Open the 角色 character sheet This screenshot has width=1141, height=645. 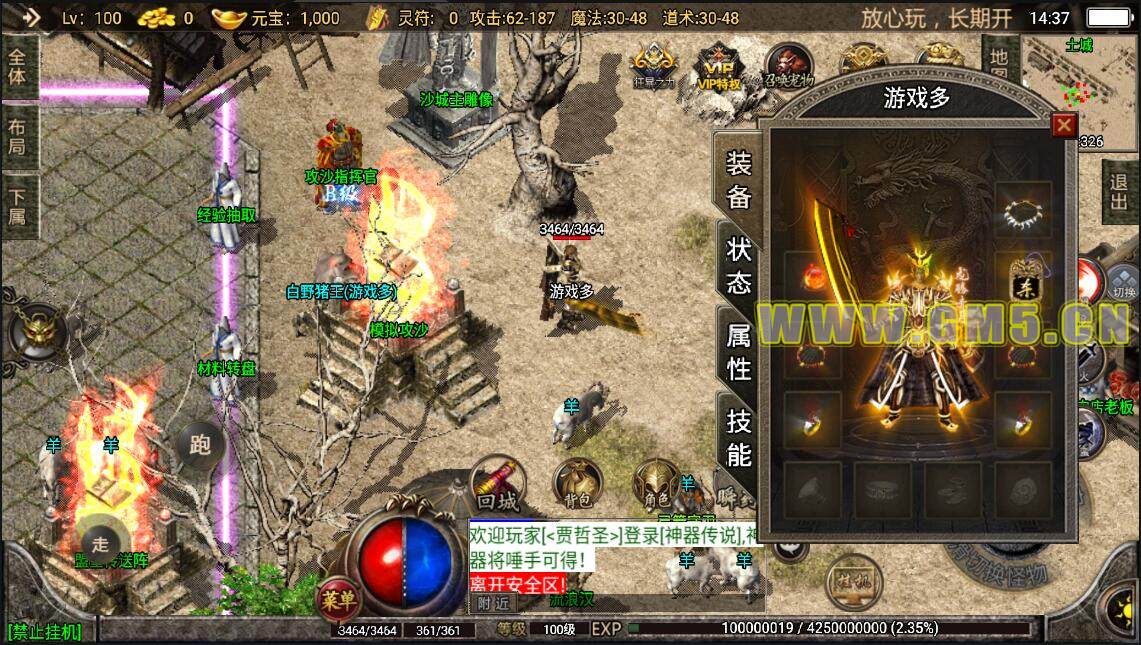coord(656,484)
